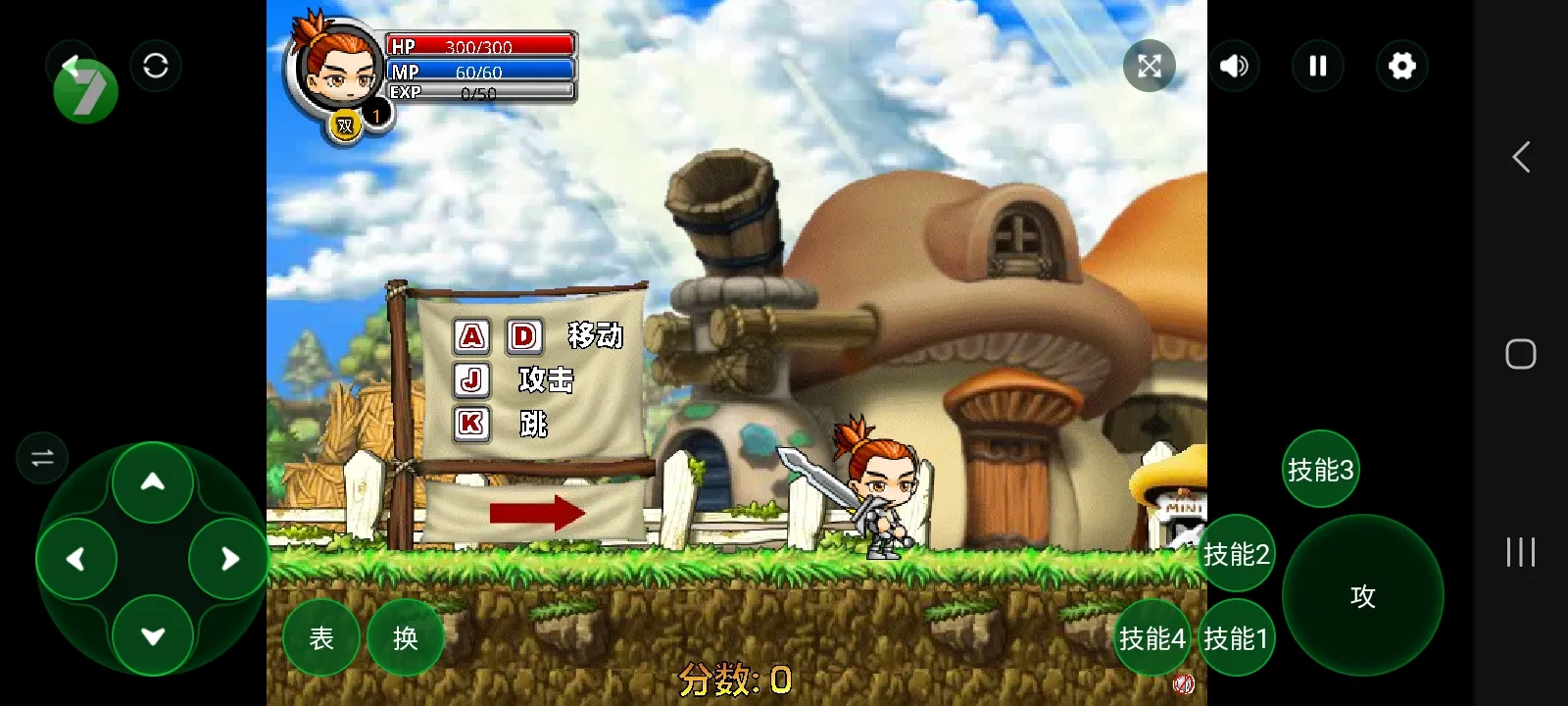1568x706 pixels.
Task: Toggle the sound speaker icon
Action: coord(1234,66)
